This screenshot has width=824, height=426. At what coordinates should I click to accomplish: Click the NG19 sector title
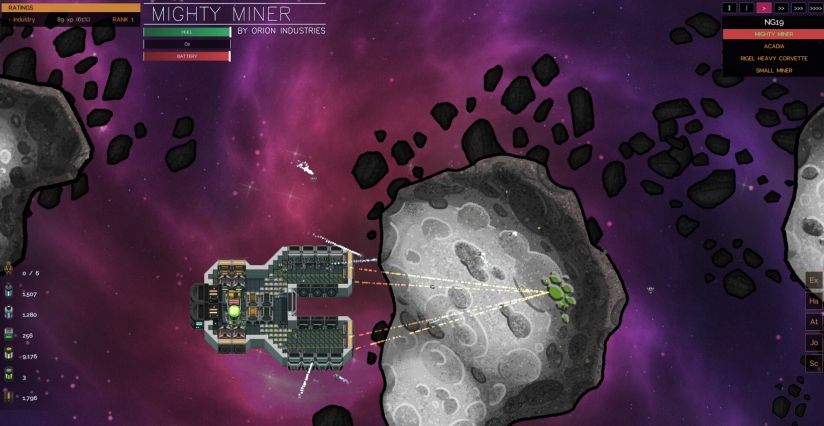pos(773,21)
